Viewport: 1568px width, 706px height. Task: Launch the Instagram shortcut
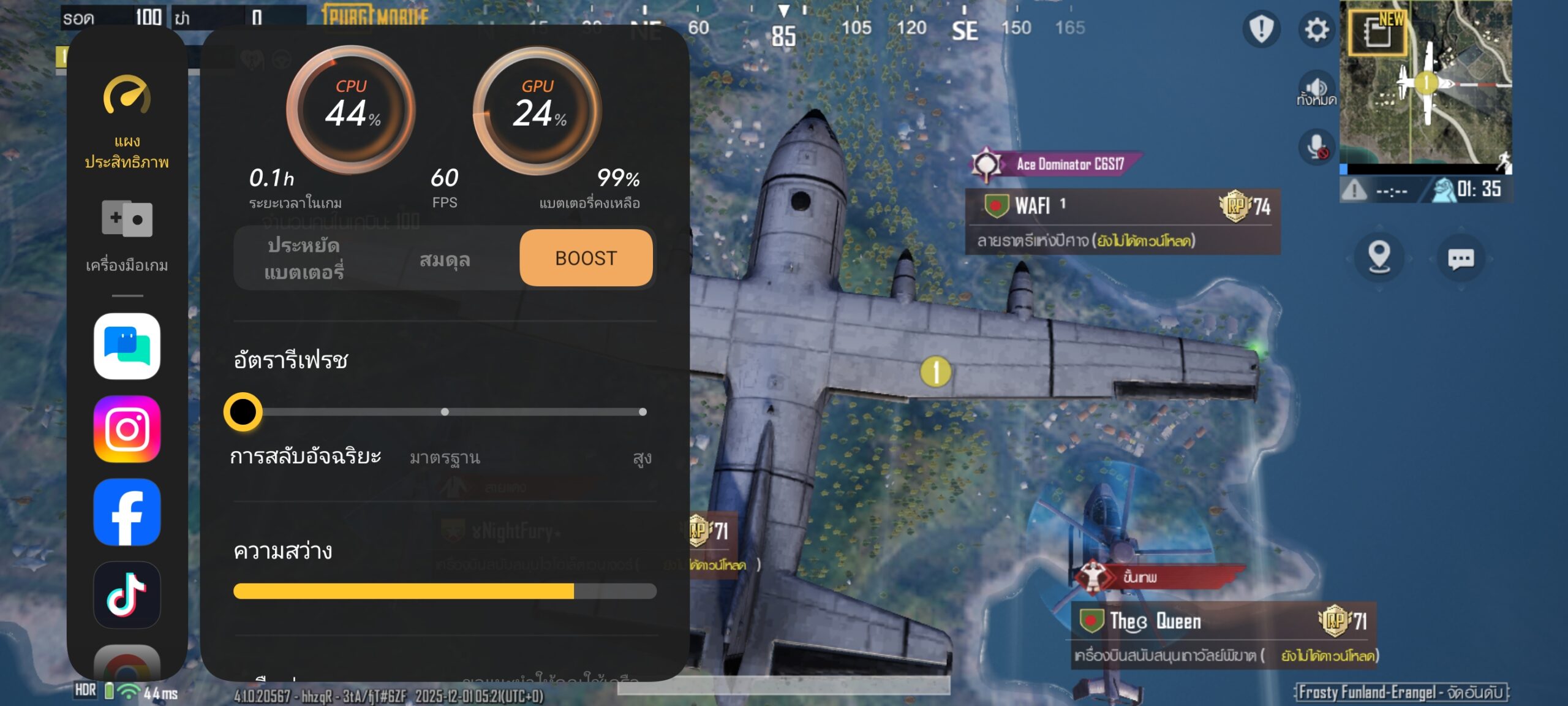pos(127,429)
